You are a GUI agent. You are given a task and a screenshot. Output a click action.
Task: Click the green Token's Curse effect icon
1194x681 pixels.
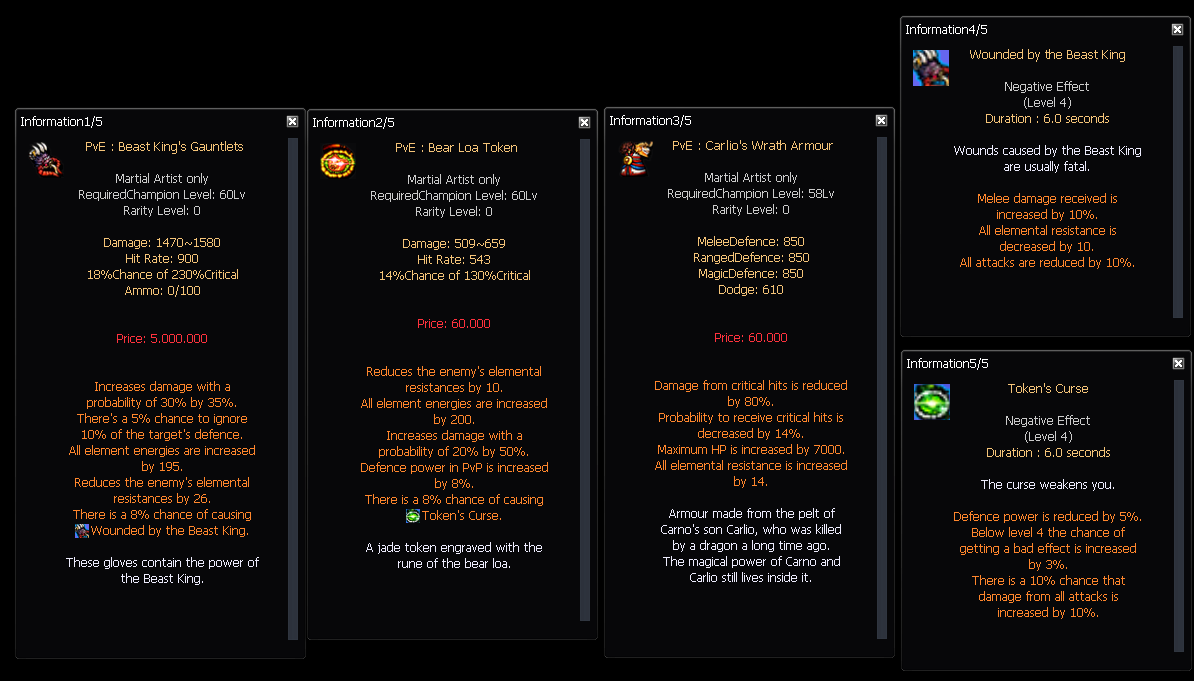point(931,402)
